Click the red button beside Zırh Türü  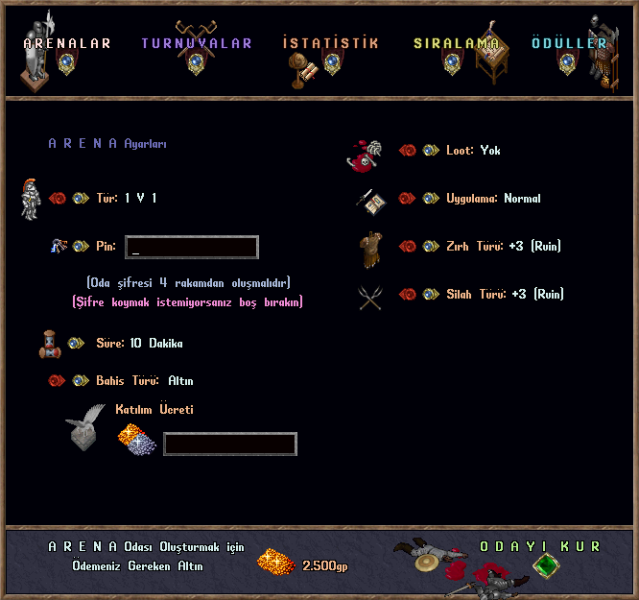(408, 246)
